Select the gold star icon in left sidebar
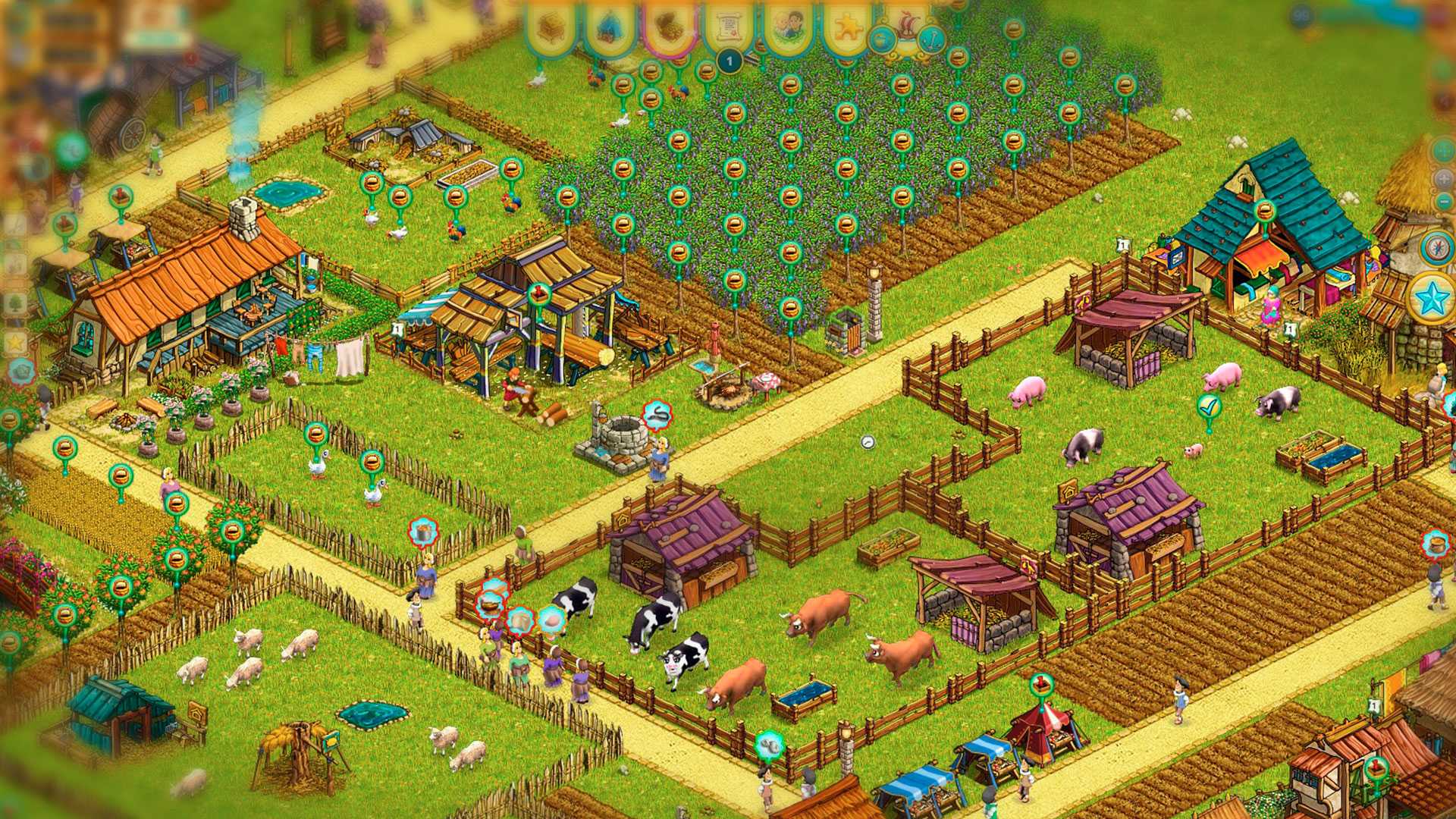This screenshot has height=819, width=1456. [x=15, y=343]
